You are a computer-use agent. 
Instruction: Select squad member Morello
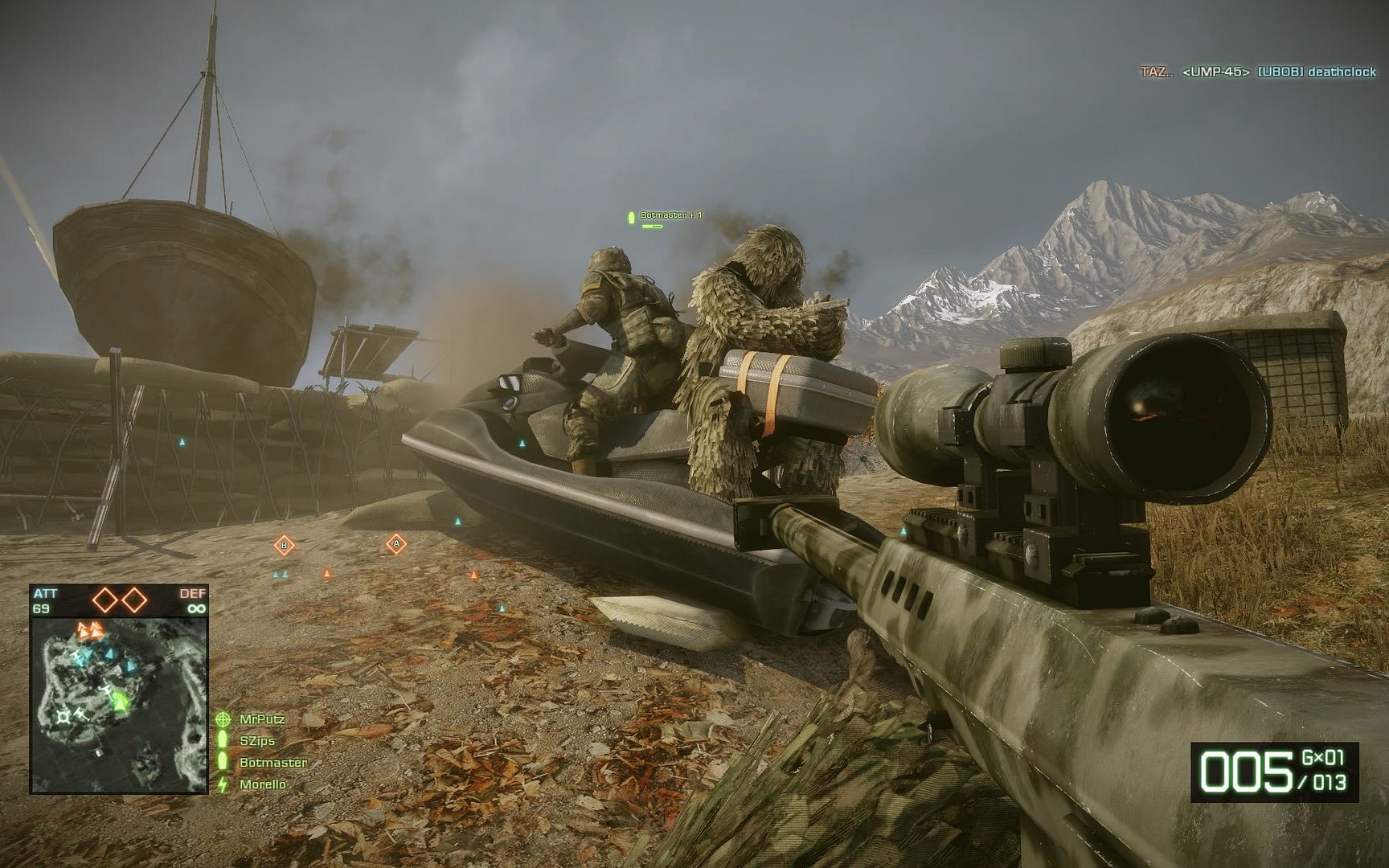click(263, 784)
